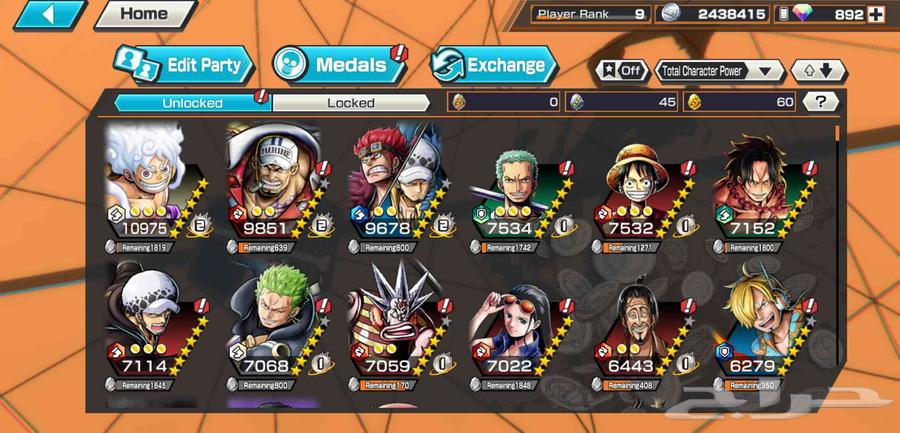Reverse the sort order with arrows button

pos(818,70)
